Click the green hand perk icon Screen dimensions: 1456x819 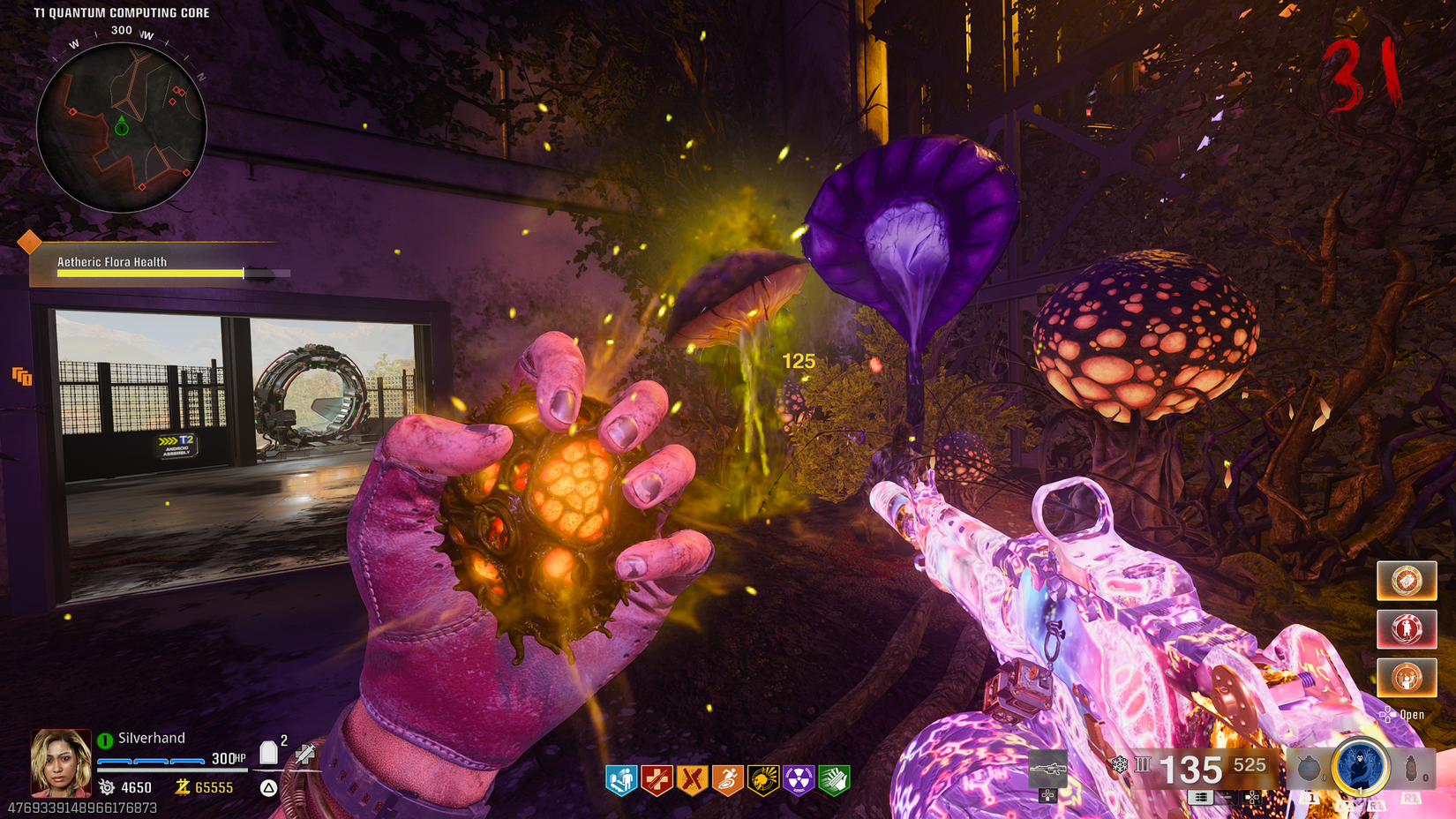[x=834, y=780]
